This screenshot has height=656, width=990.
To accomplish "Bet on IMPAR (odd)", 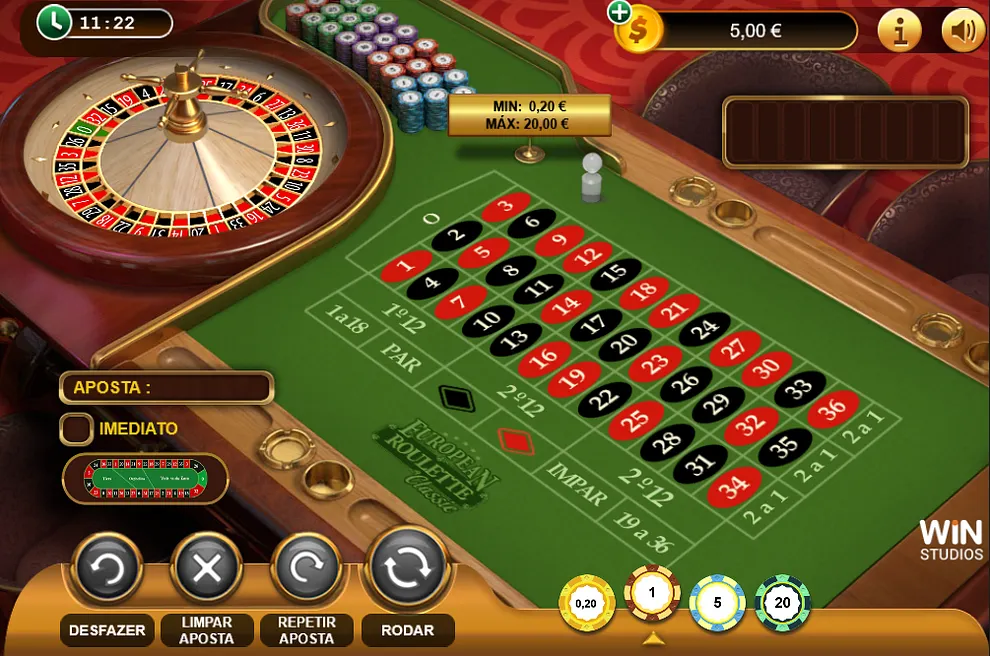I will pos(578,483).
